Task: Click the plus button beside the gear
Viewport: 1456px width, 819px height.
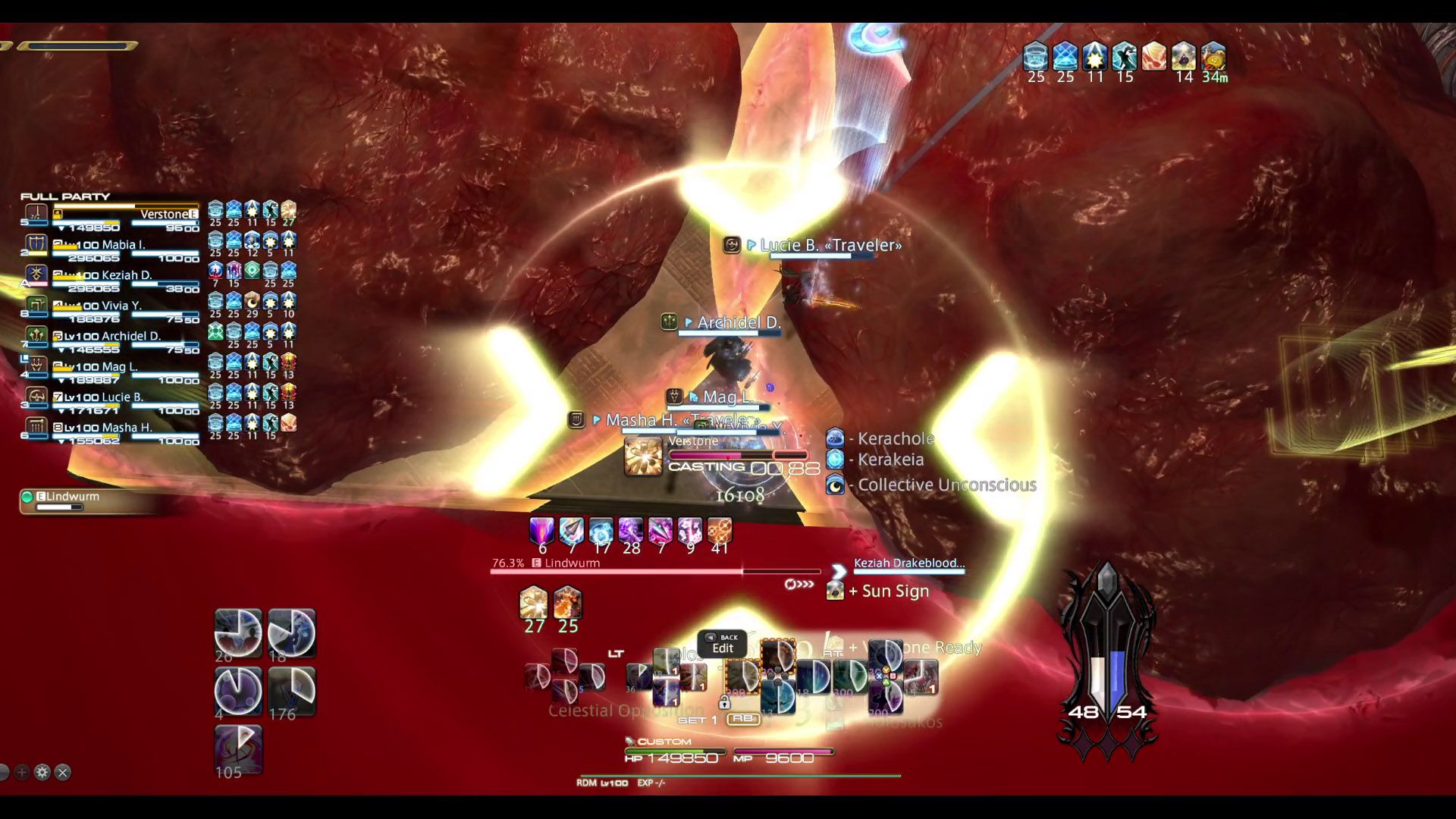Action: point(22,772)
